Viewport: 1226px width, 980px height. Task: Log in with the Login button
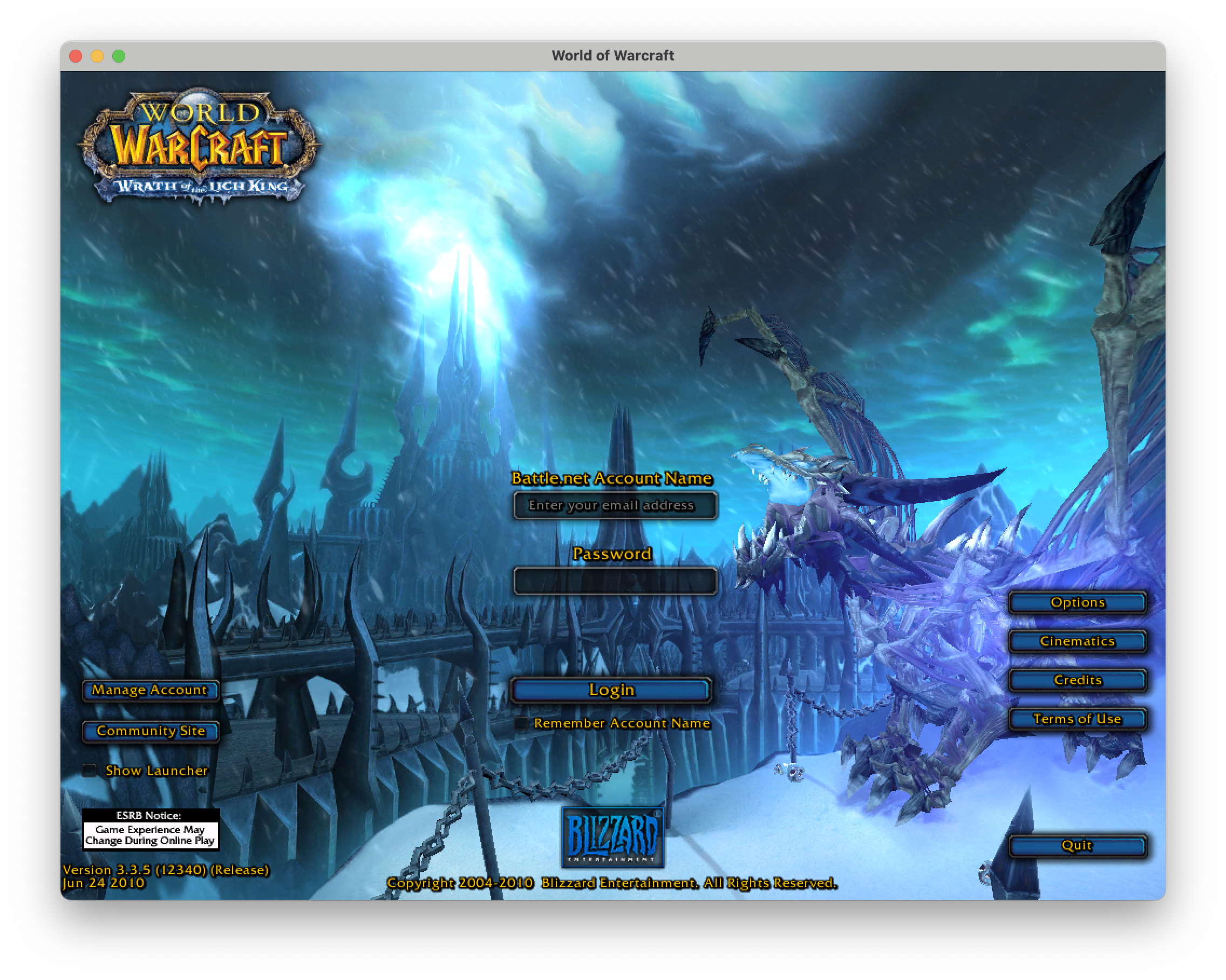tap(611, 690)
